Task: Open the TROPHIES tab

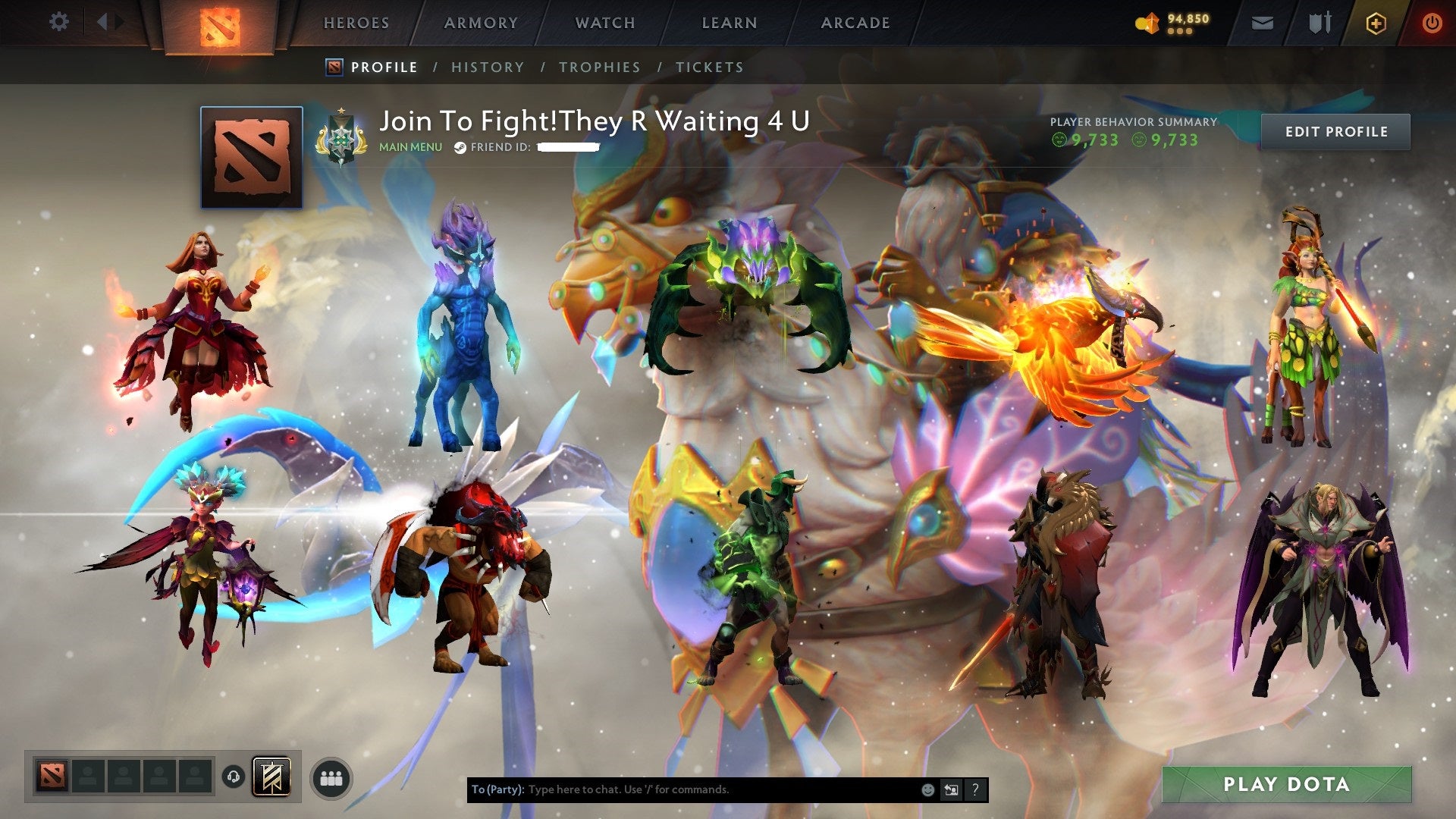Action: (599, 67)
